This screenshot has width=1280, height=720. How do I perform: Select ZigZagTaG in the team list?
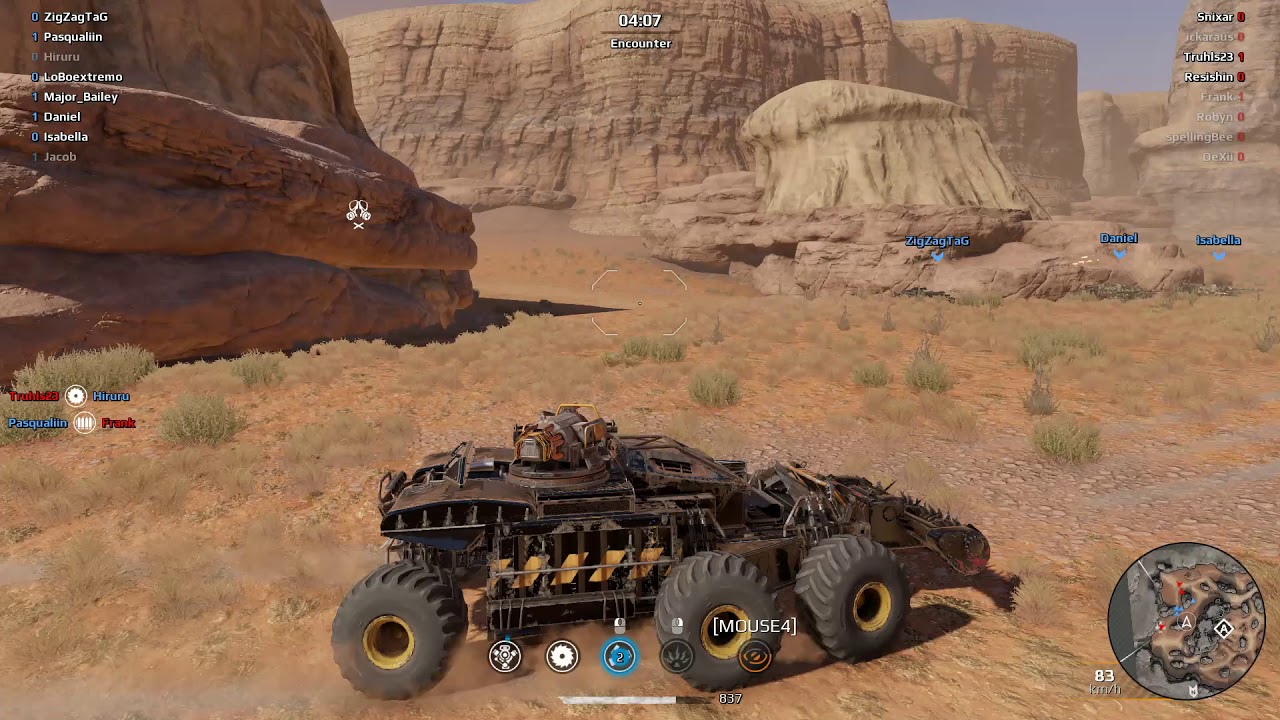tap(75, 17)
